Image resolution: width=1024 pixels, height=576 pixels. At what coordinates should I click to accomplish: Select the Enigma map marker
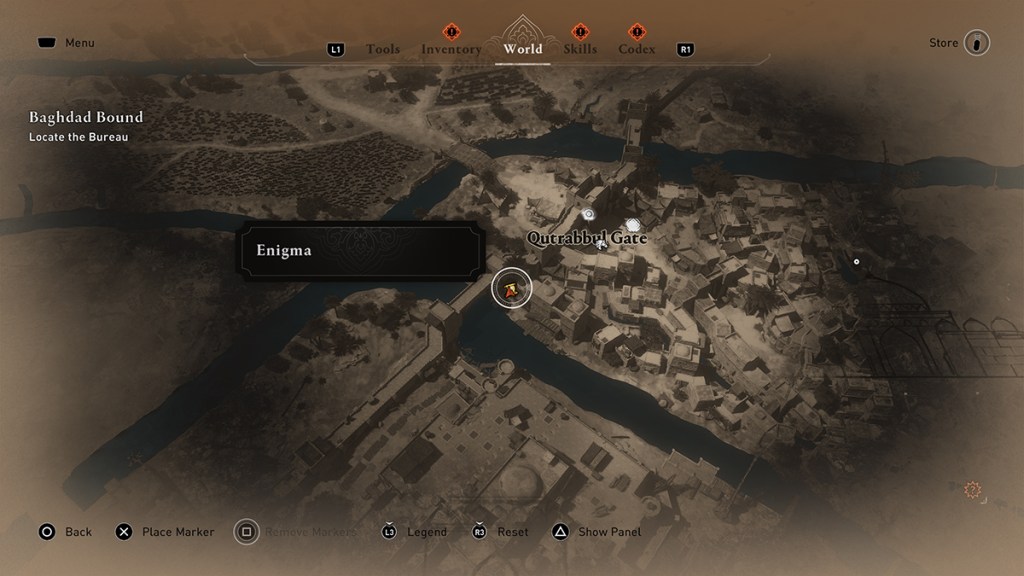pyautogui.click(x=512, y=290)
